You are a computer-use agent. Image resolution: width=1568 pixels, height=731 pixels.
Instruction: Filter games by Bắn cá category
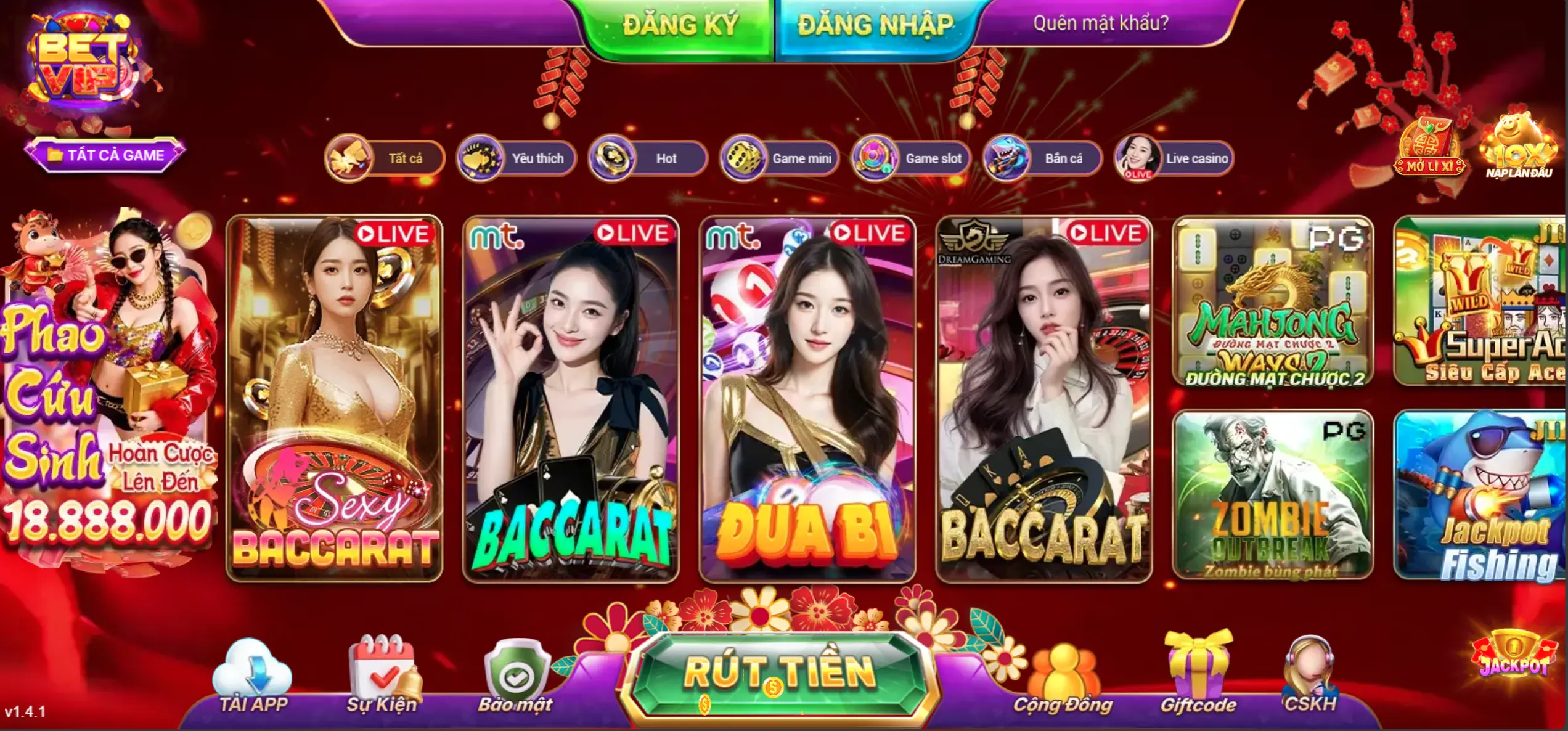[1045, 158]
